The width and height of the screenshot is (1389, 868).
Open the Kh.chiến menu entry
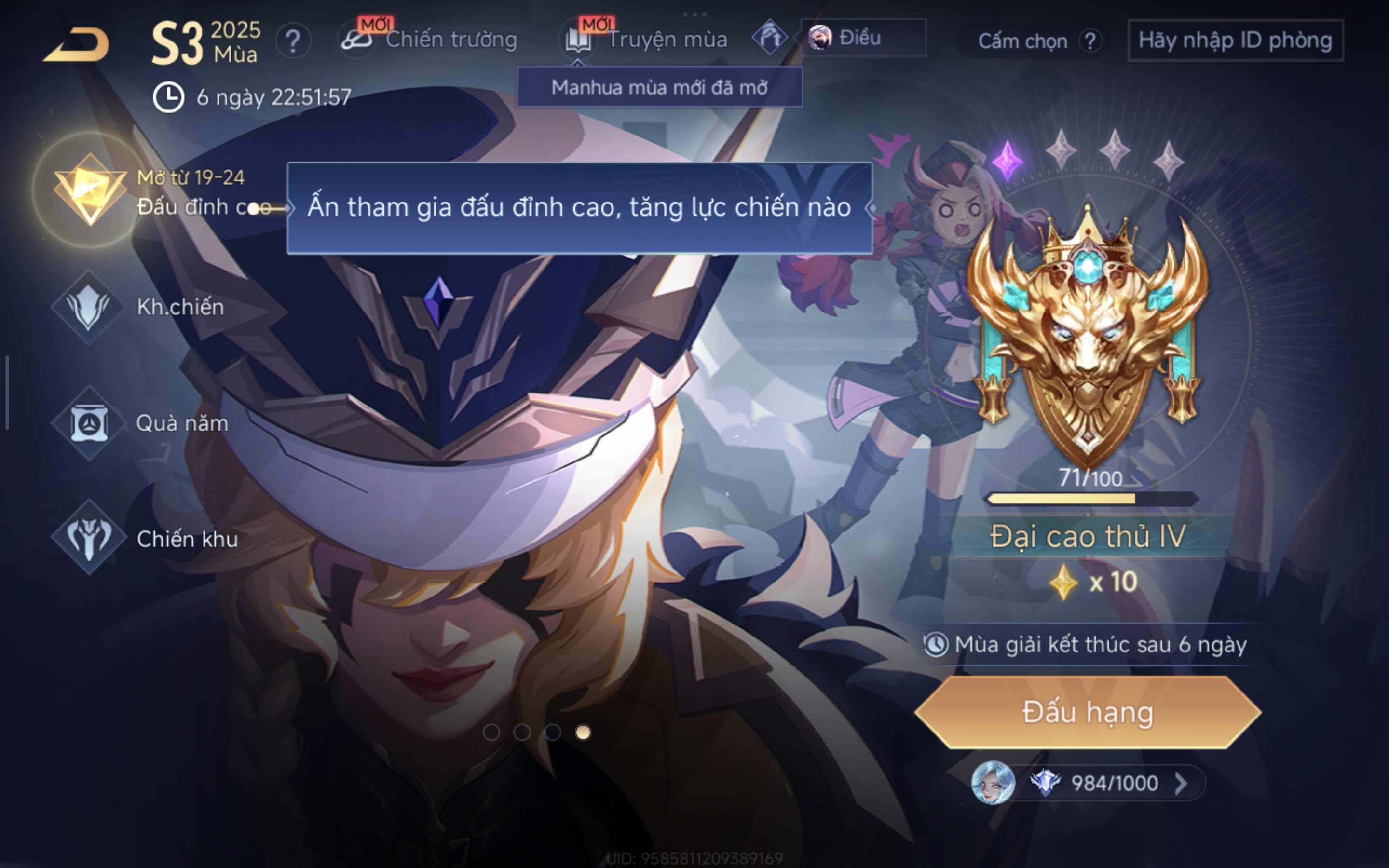[89, 307]
